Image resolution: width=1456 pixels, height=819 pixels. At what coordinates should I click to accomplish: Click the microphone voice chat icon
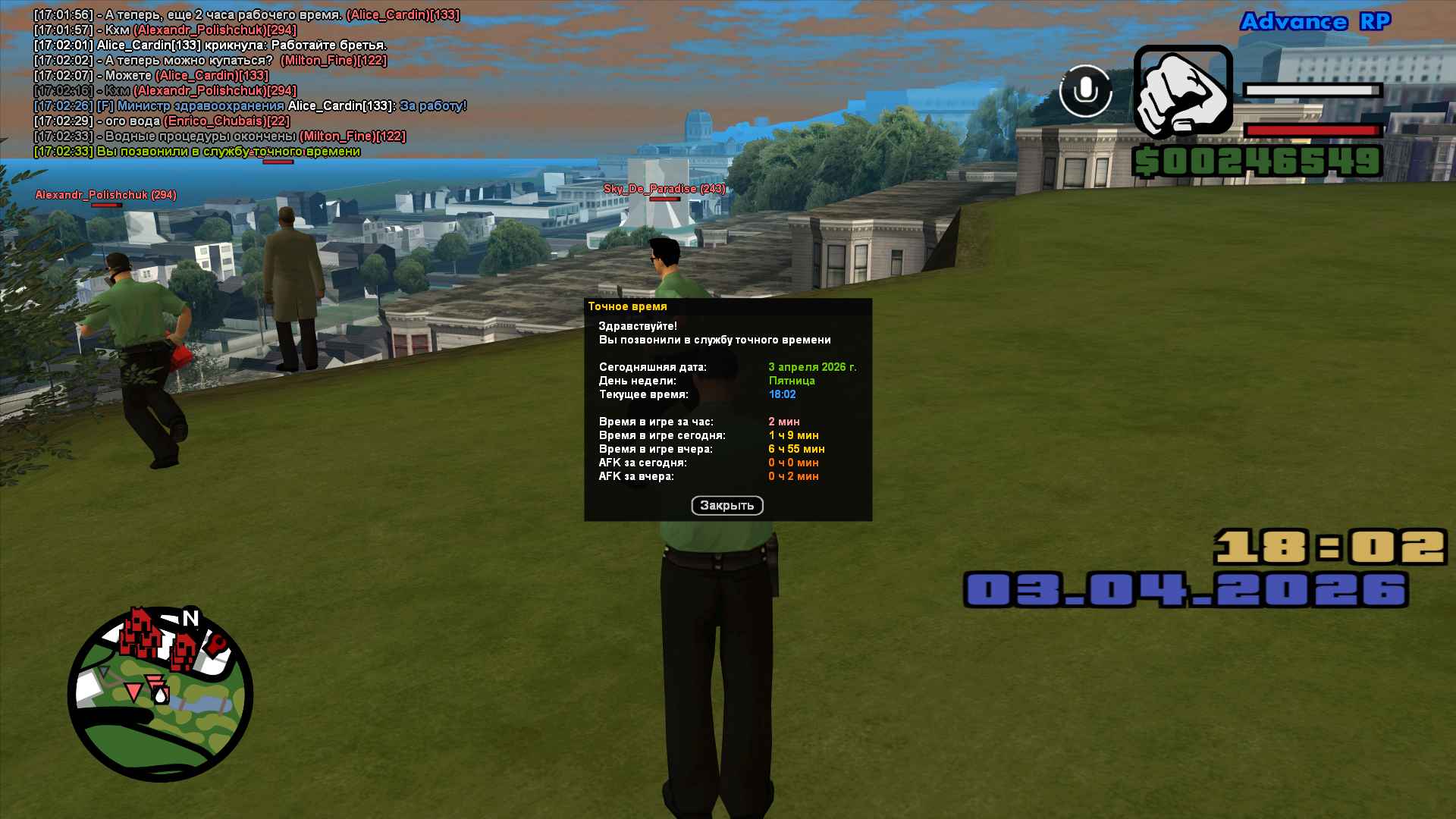[x=1085, y=91]
